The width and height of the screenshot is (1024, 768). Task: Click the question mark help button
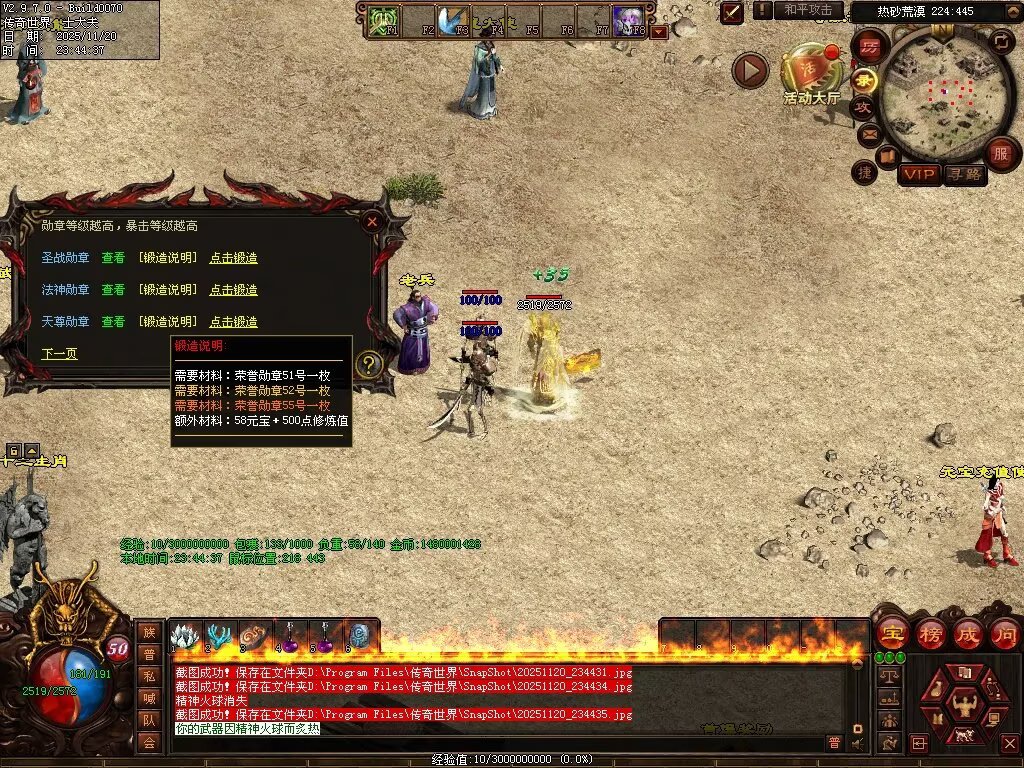(369, 365)
